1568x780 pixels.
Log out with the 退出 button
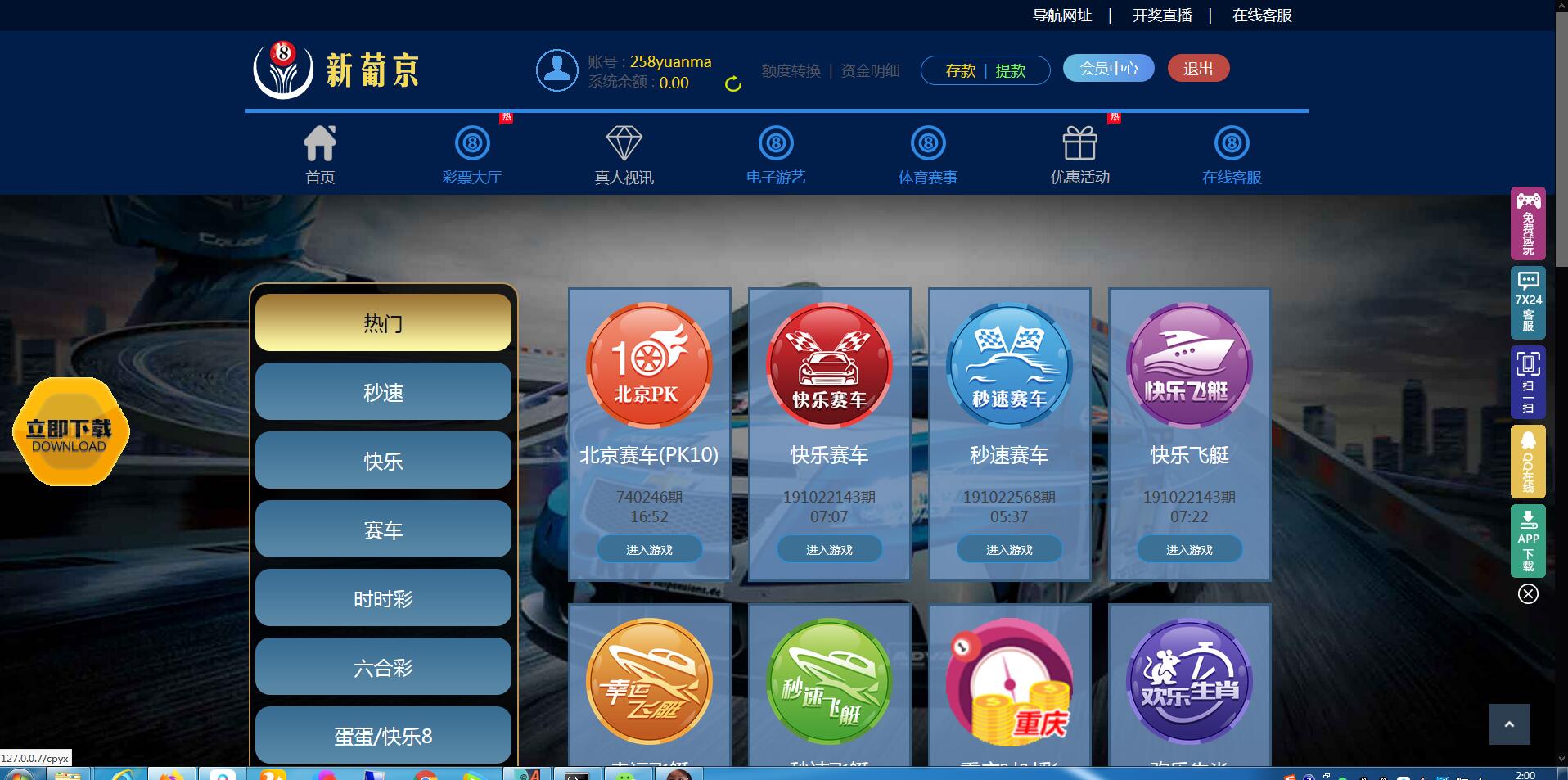[x=1198, y=69]
